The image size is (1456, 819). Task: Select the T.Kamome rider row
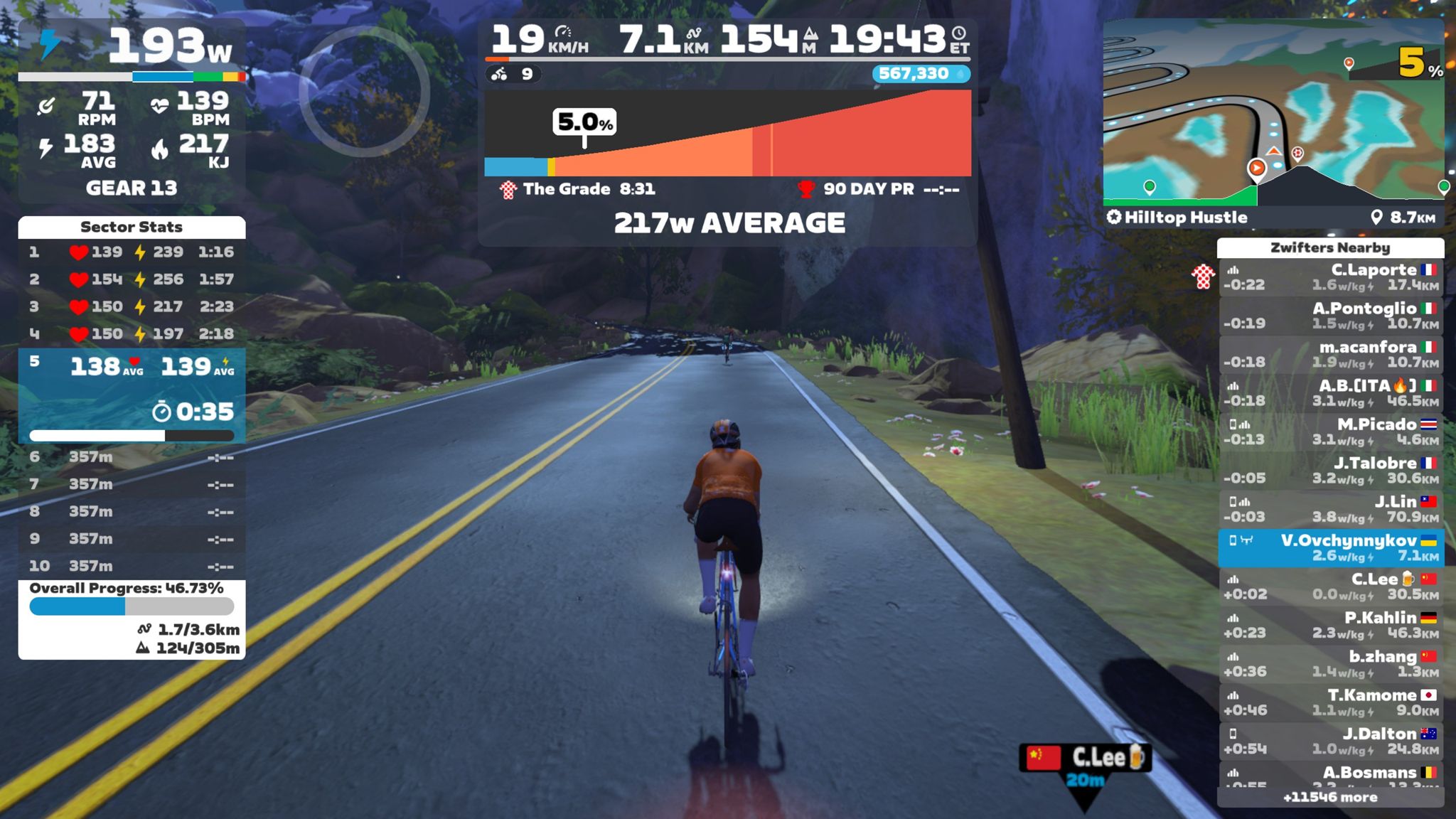(x=1331, y=702)
